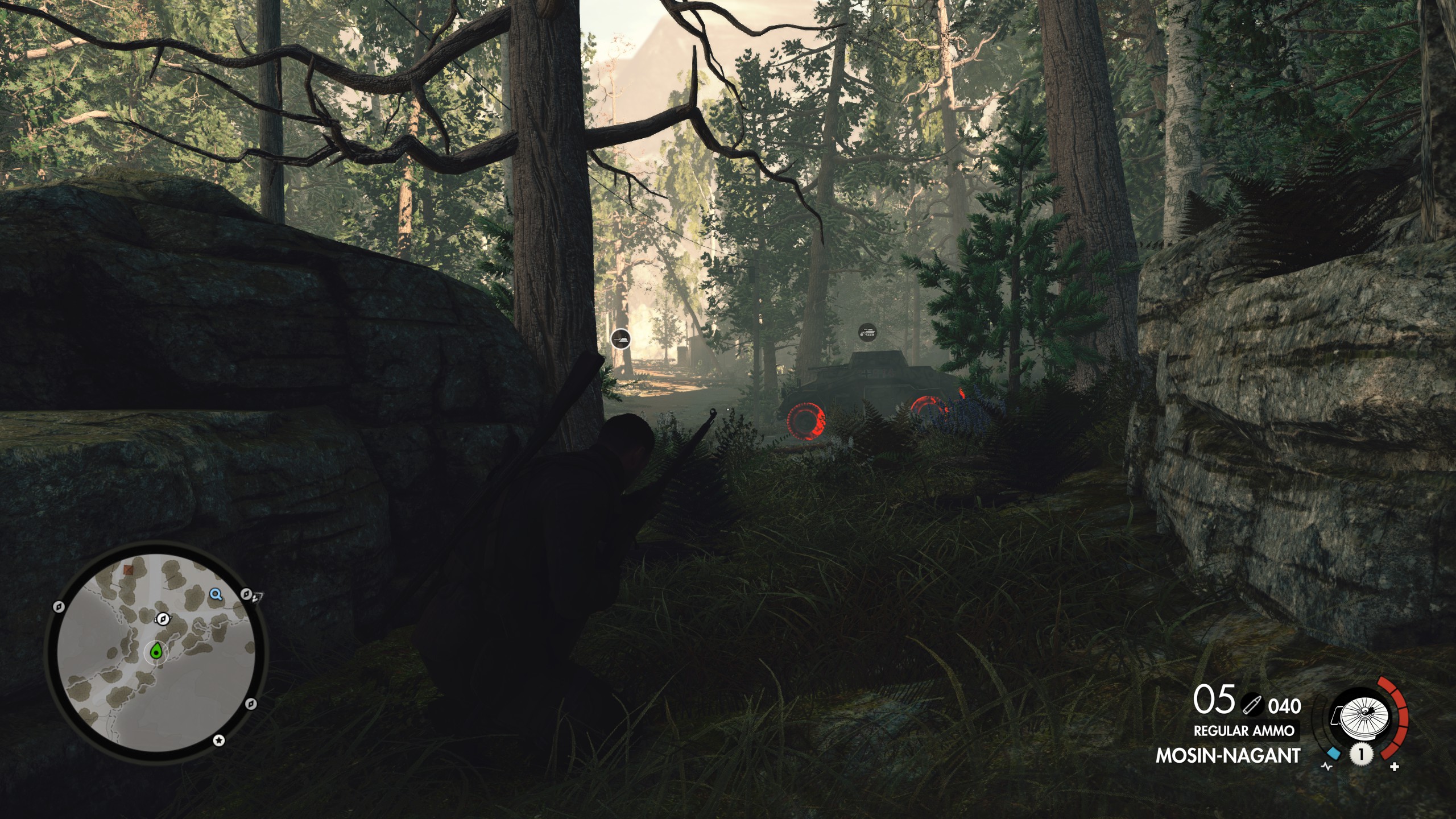1456x819 pixels.
Task: Click the red square marker on minimap
Action: 129,570
